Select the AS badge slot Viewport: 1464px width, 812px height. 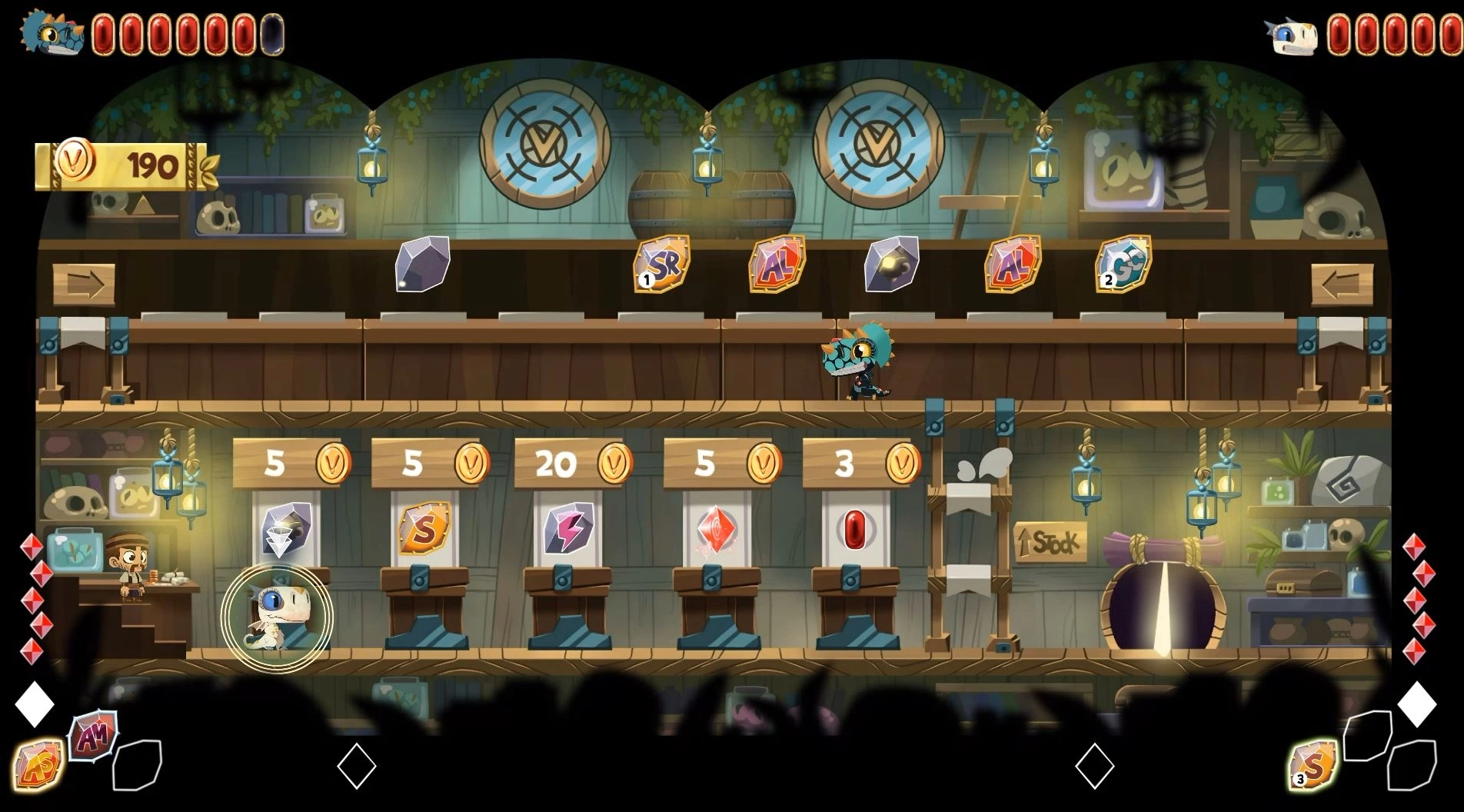coord(37,764)
